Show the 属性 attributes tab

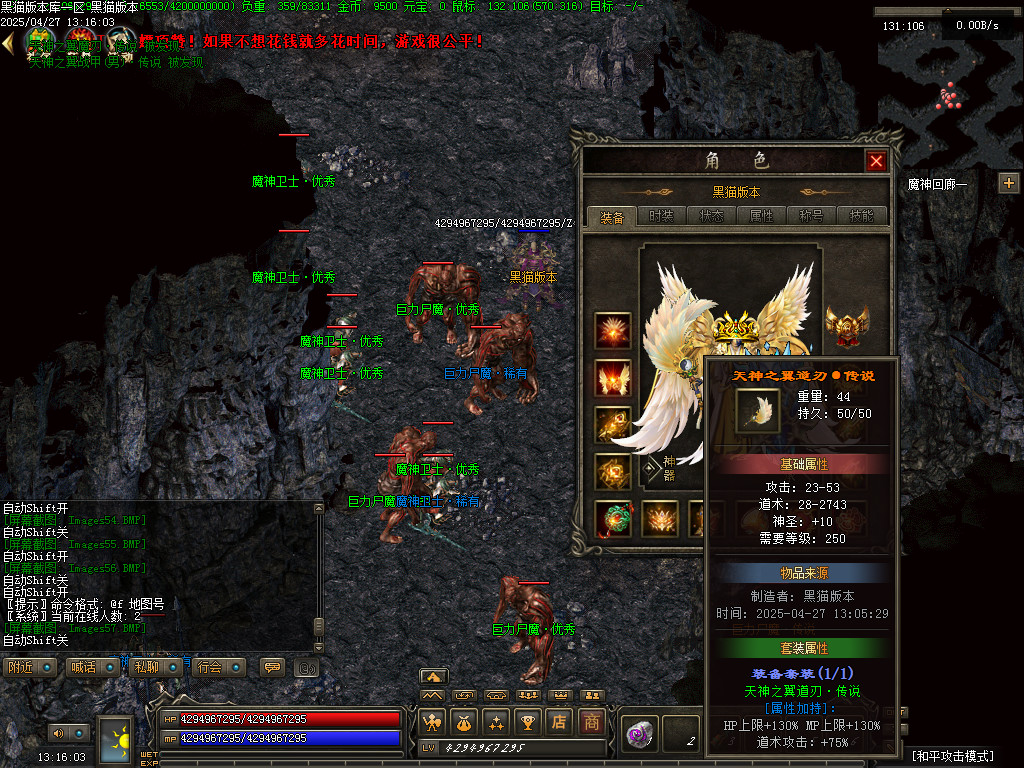[x=761, y=216]
